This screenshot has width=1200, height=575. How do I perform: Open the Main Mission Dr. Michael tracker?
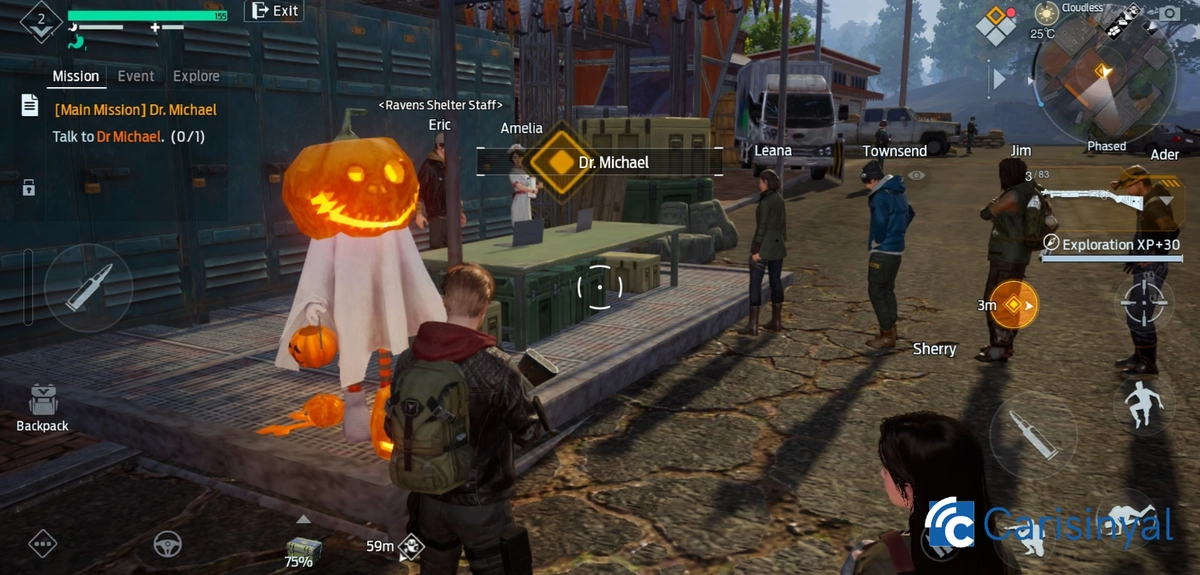pyautogui.click(x=135, y=110)
